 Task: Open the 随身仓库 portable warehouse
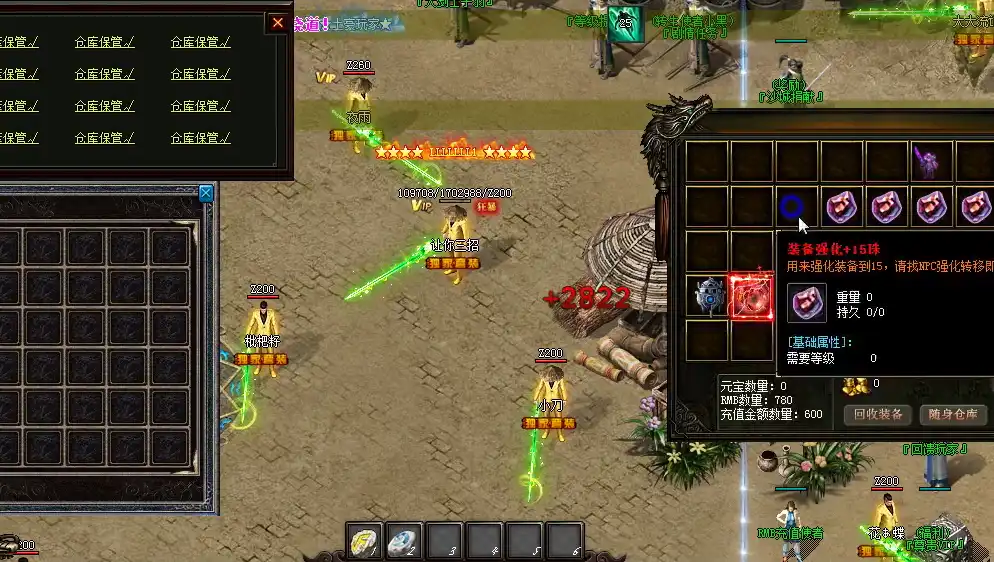pos(951,414)
